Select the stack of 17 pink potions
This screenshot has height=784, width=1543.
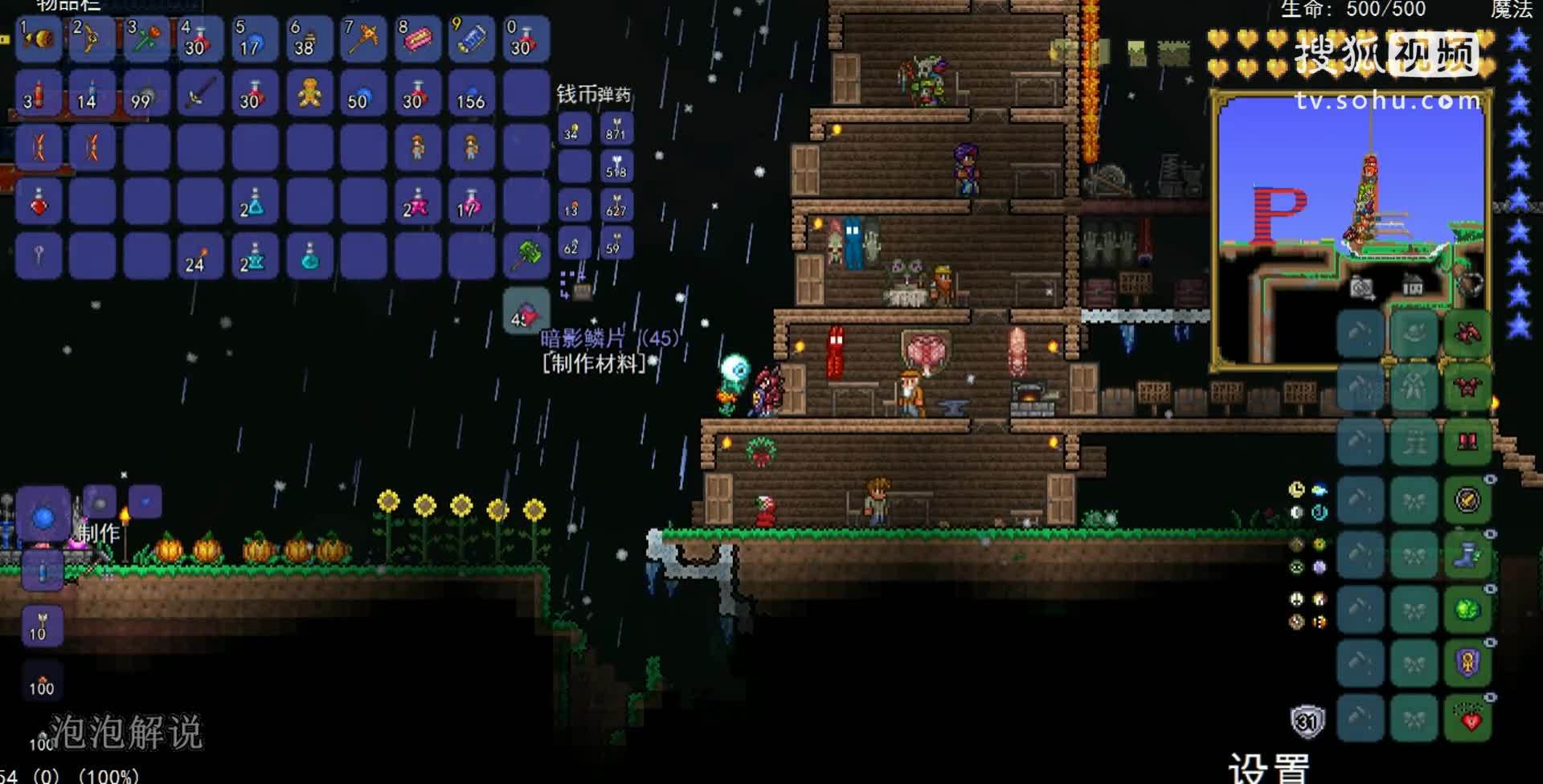pos(471,202)
